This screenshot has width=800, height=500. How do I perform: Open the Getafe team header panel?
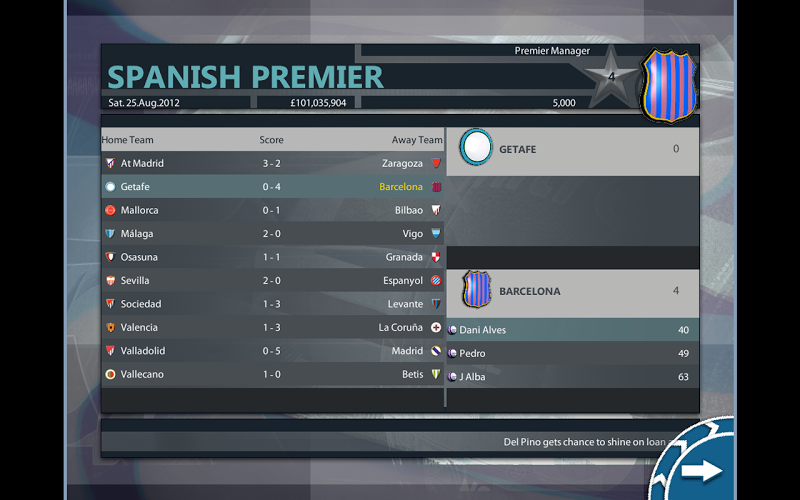pos(572,149)
